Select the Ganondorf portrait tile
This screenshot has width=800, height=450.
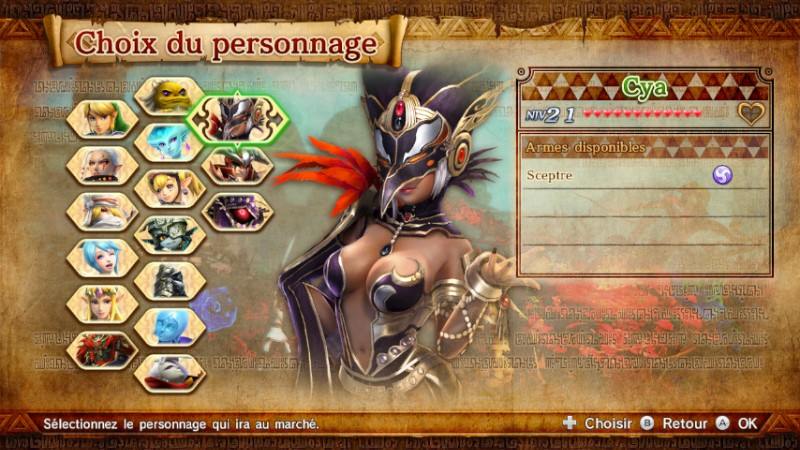point(103,349)
